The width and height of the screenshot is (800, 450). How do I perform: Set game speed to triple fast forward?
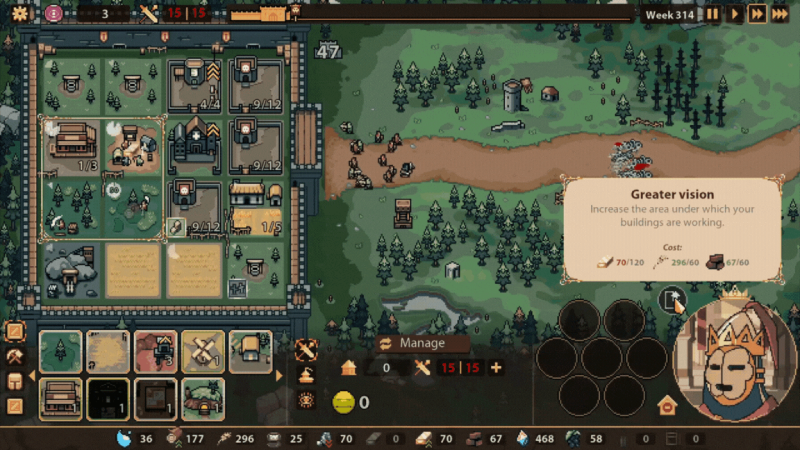point(780,14)
